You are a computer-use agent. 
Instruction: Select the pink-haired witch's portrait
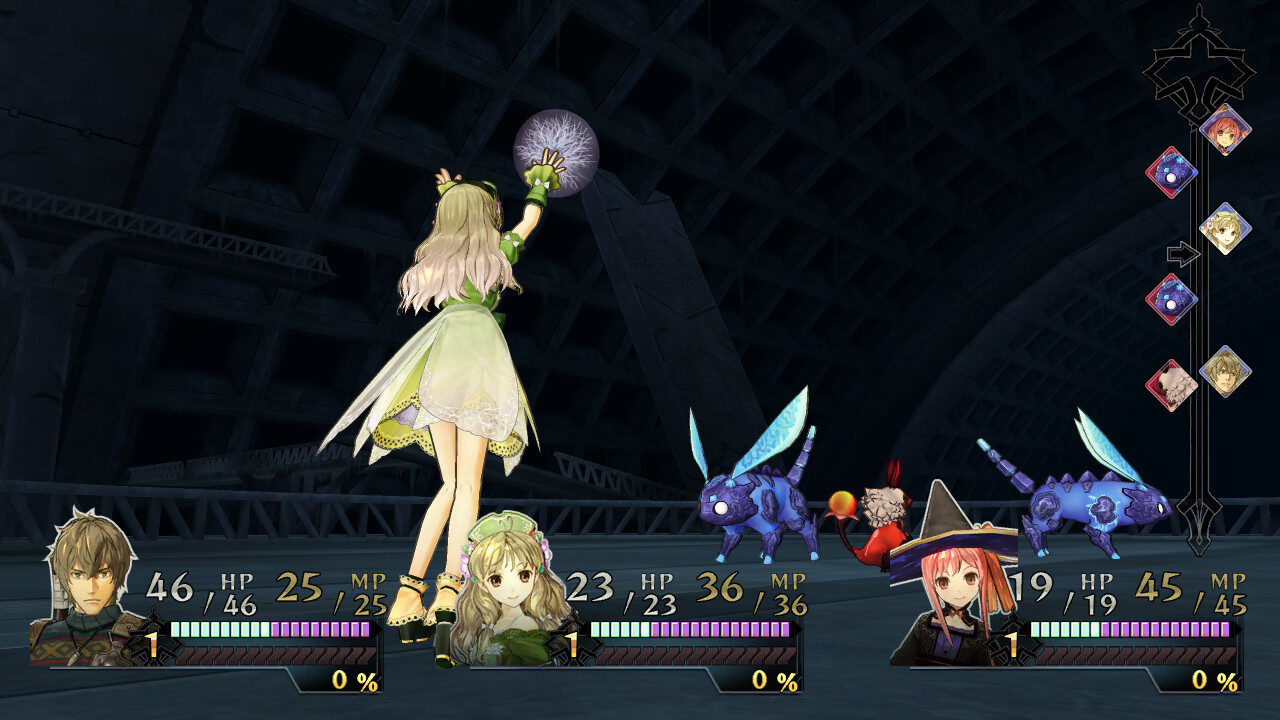coord(955,590)
